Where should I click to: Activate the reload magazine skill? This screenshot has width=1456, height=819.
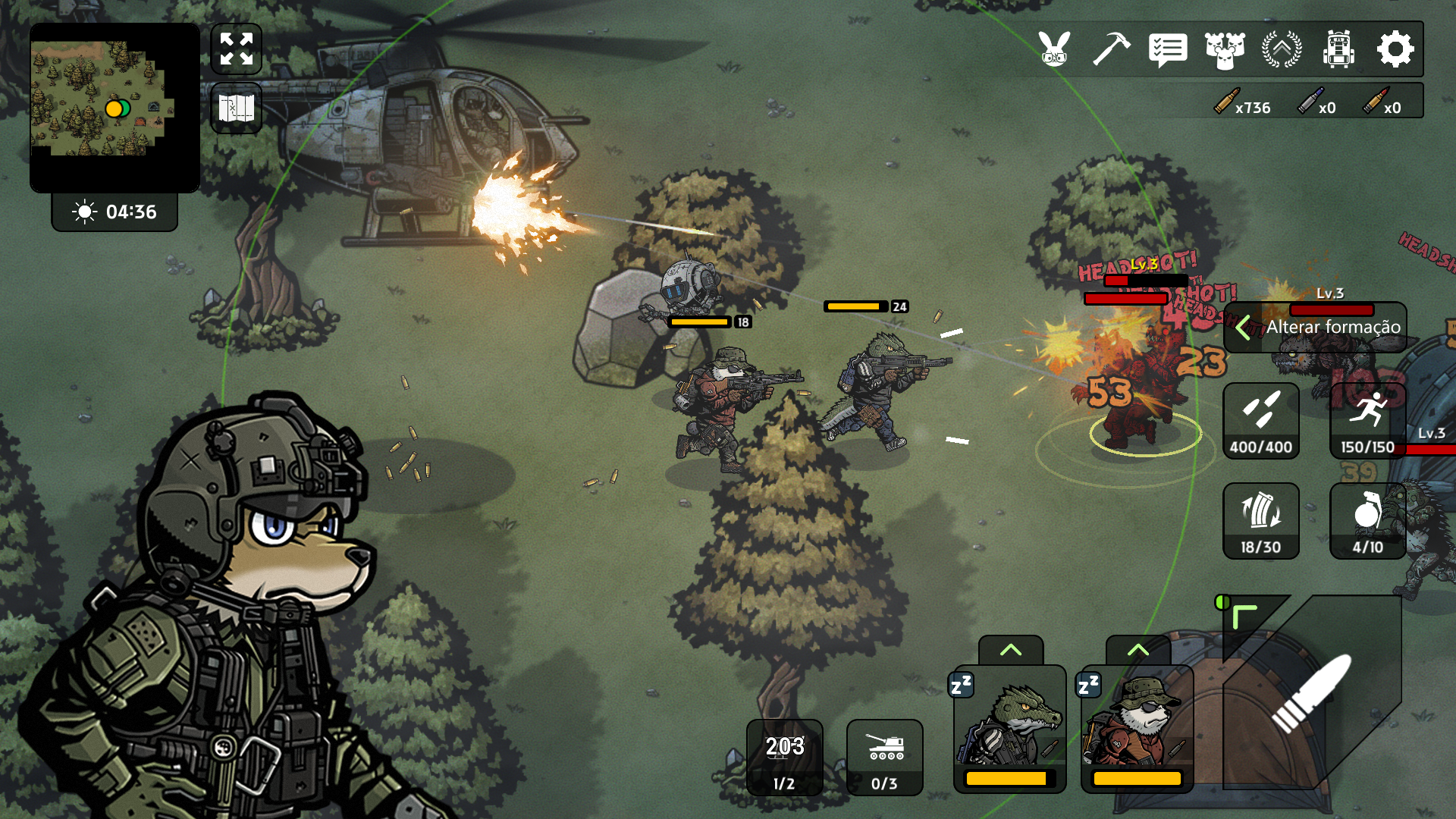point(1261,520)
